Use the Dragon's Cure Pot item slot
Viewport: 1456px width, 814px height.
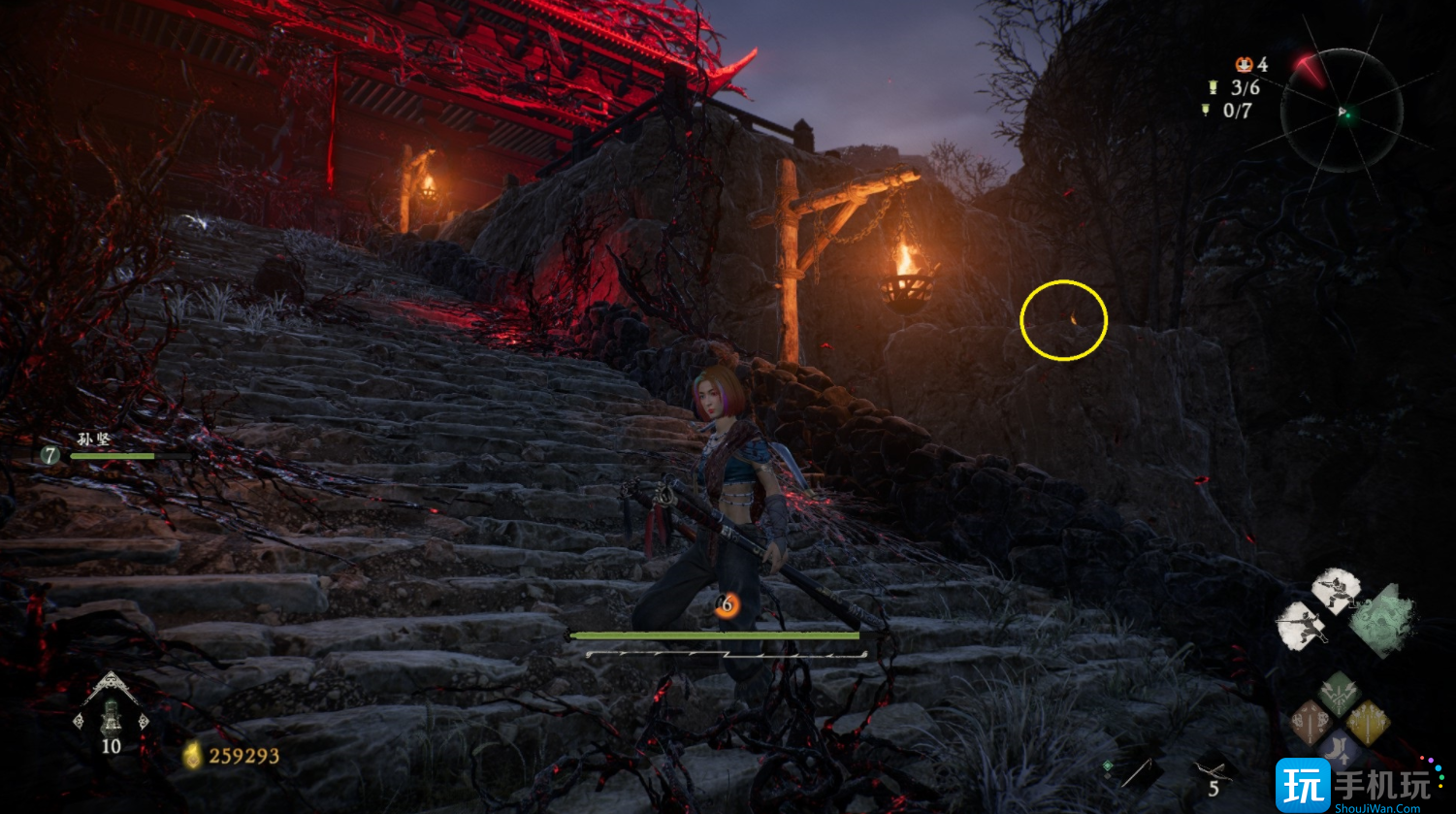[111, 715]
